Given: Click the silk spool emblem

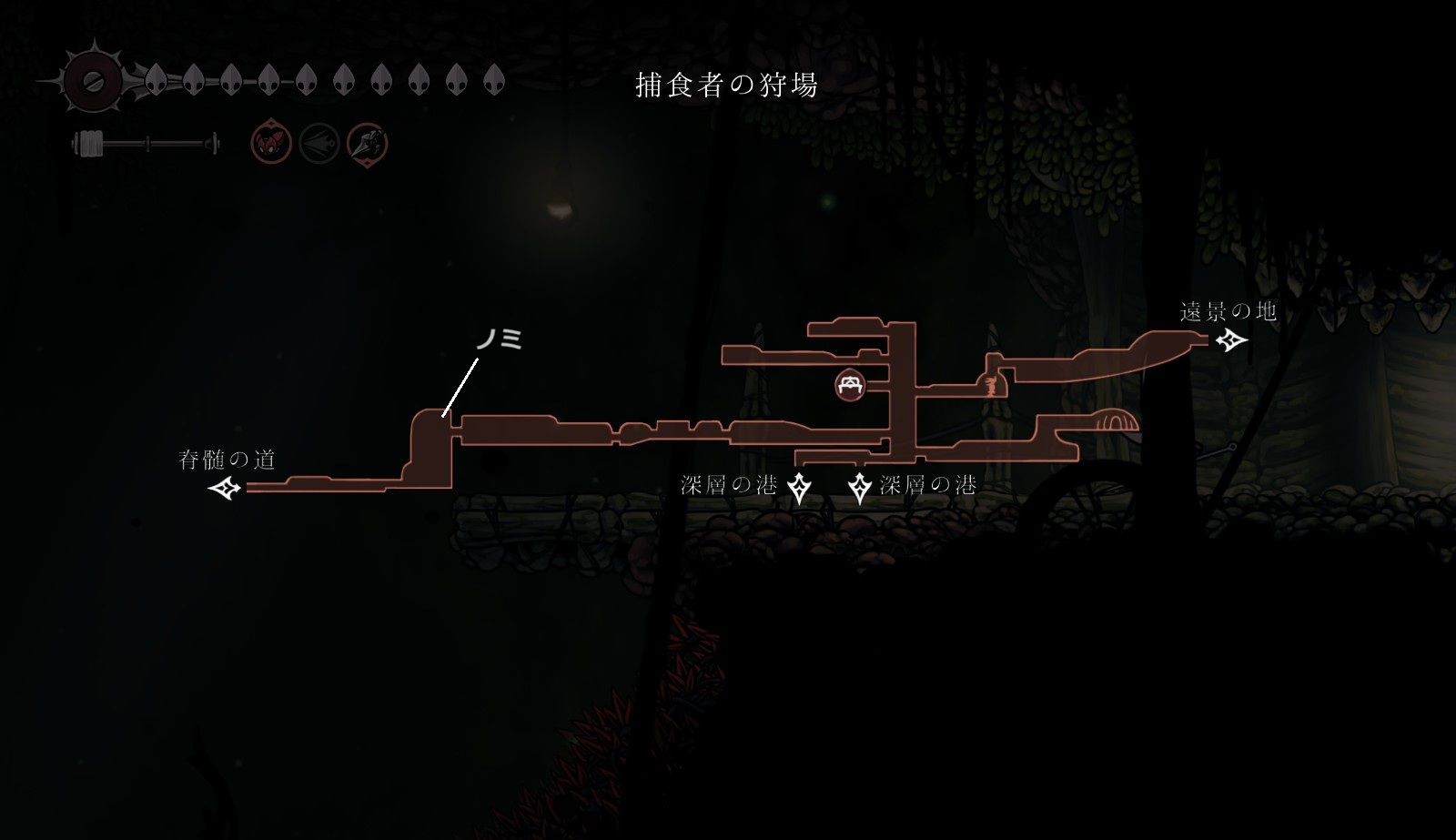Looking at the screenshot, I should click(92, 81).
